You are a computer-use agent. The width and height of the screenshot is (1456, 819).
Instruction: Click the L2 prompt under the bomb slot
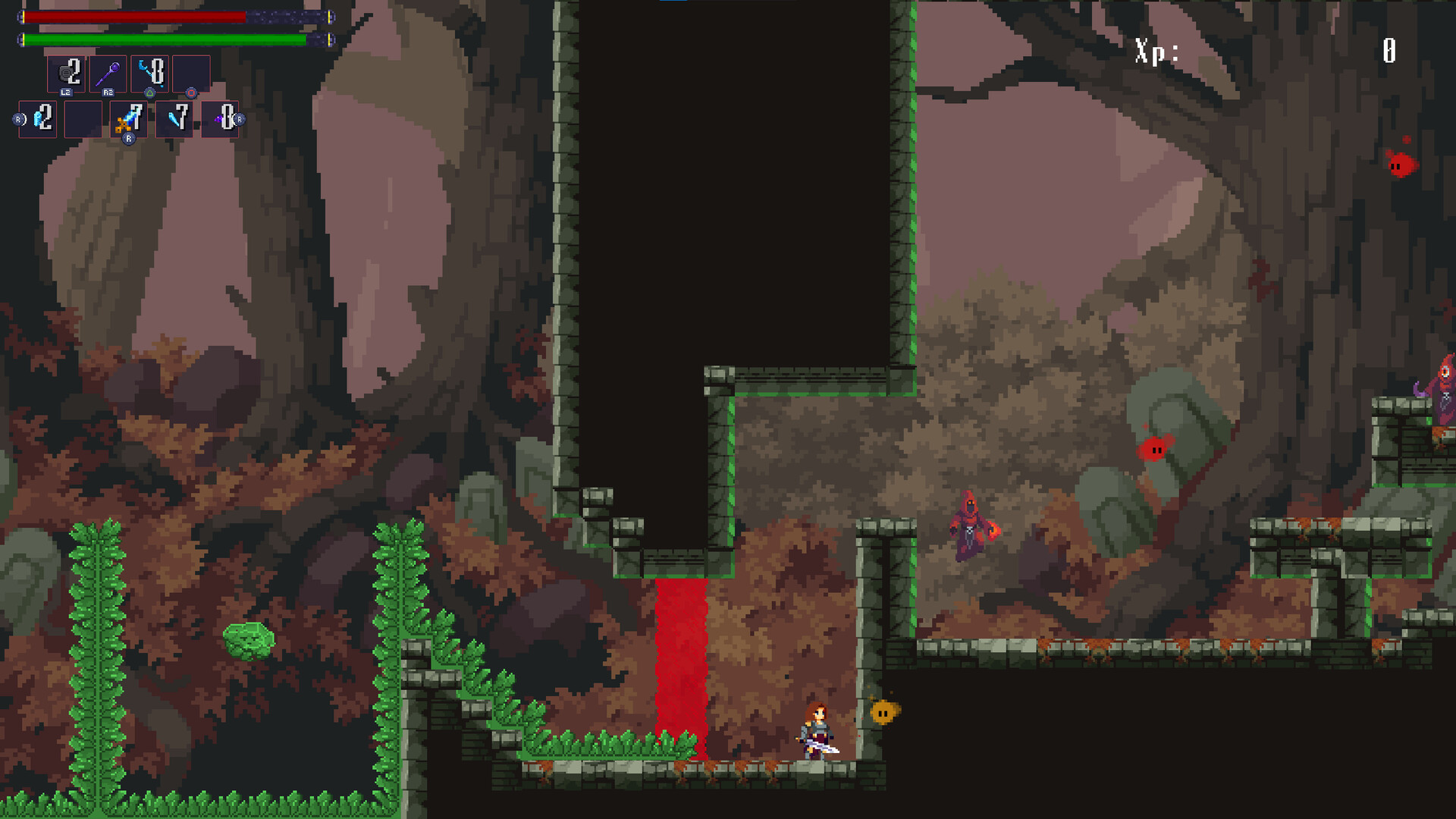[x=66, y=93]
